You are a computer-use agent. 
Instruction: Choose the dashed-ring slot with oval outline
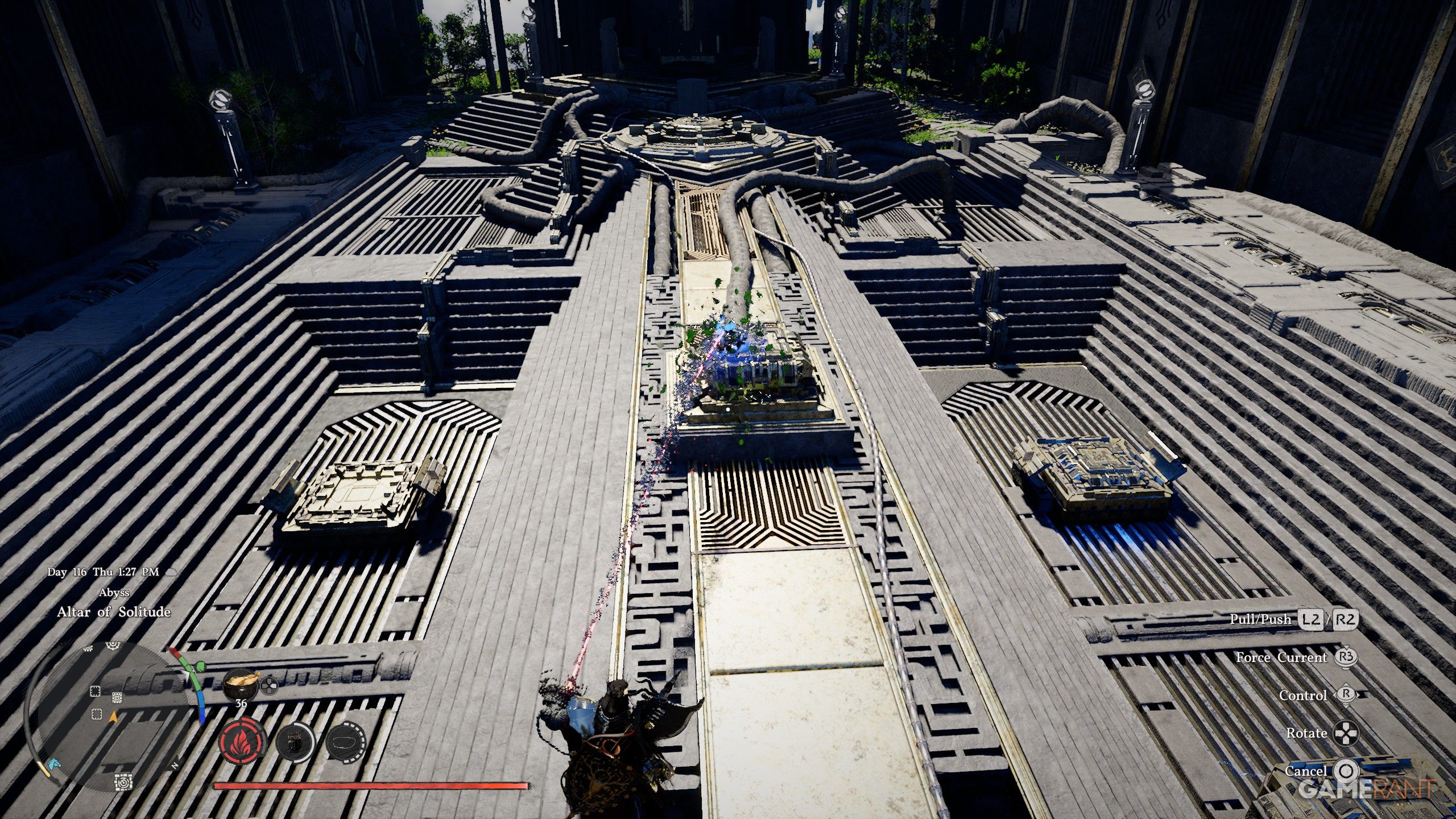click(x=345, y=742)
